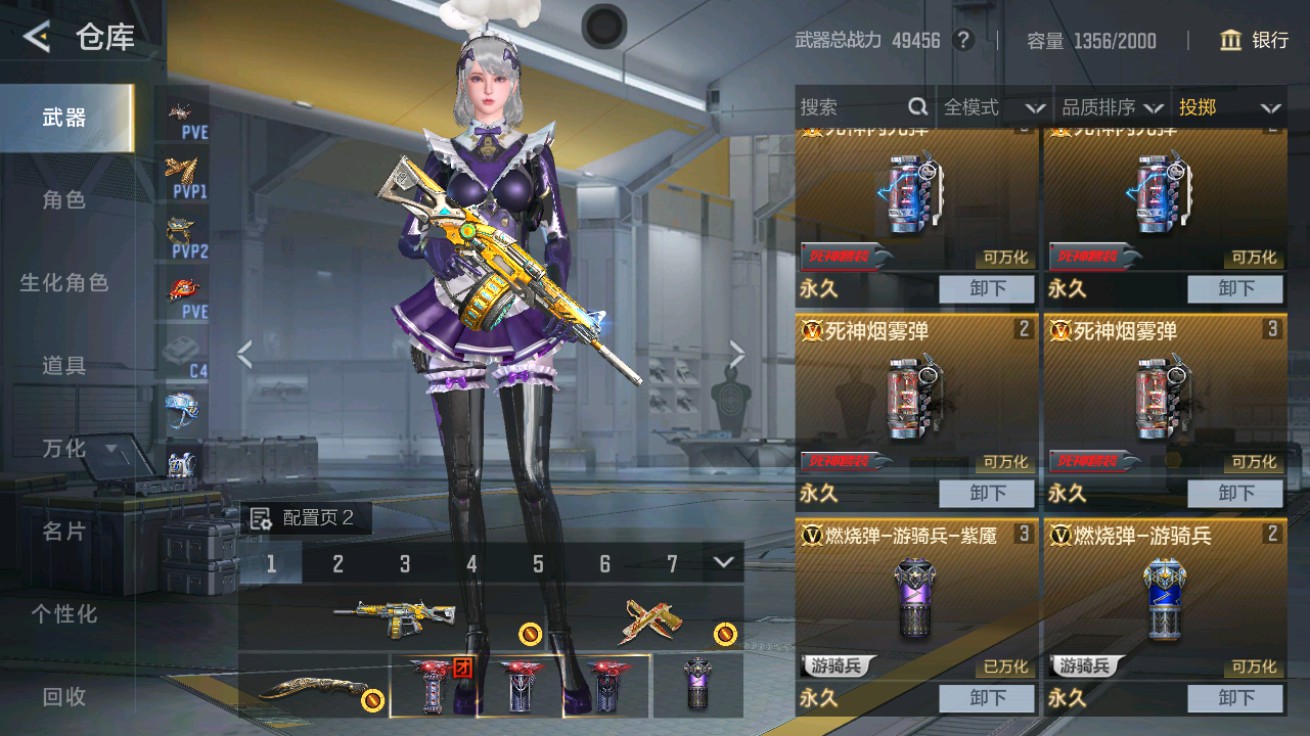Open the 回收 recycle section
The image size is (1310, 736).
click(63, 697)
